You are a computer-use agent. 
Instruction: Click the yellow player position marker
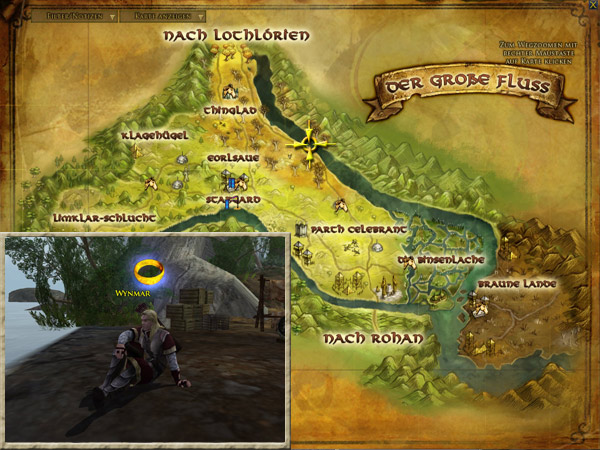click(309, 145)
